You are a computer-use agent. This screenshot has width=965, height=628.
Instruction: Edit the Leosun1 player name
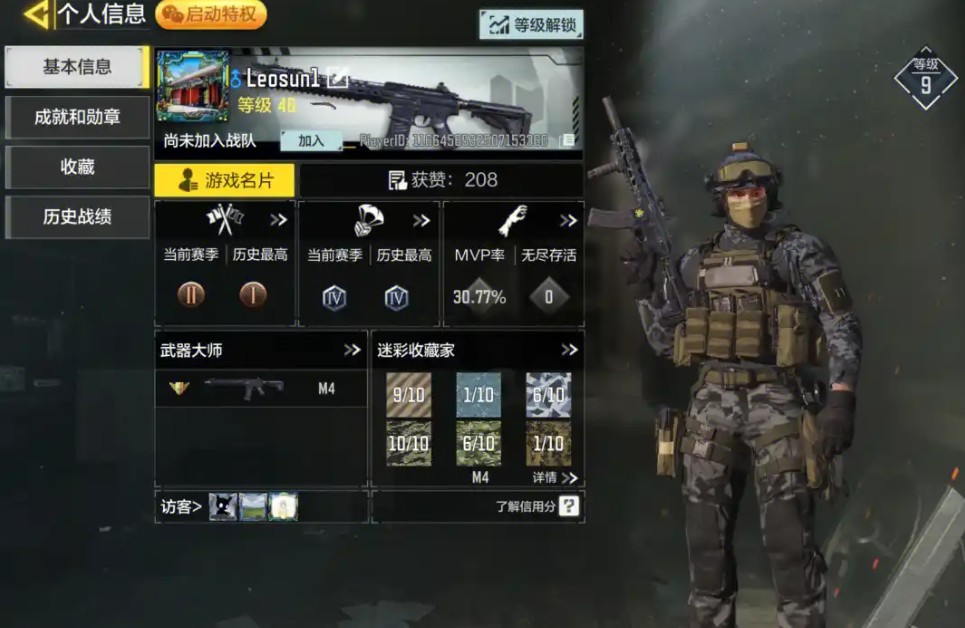pos(337,78)
